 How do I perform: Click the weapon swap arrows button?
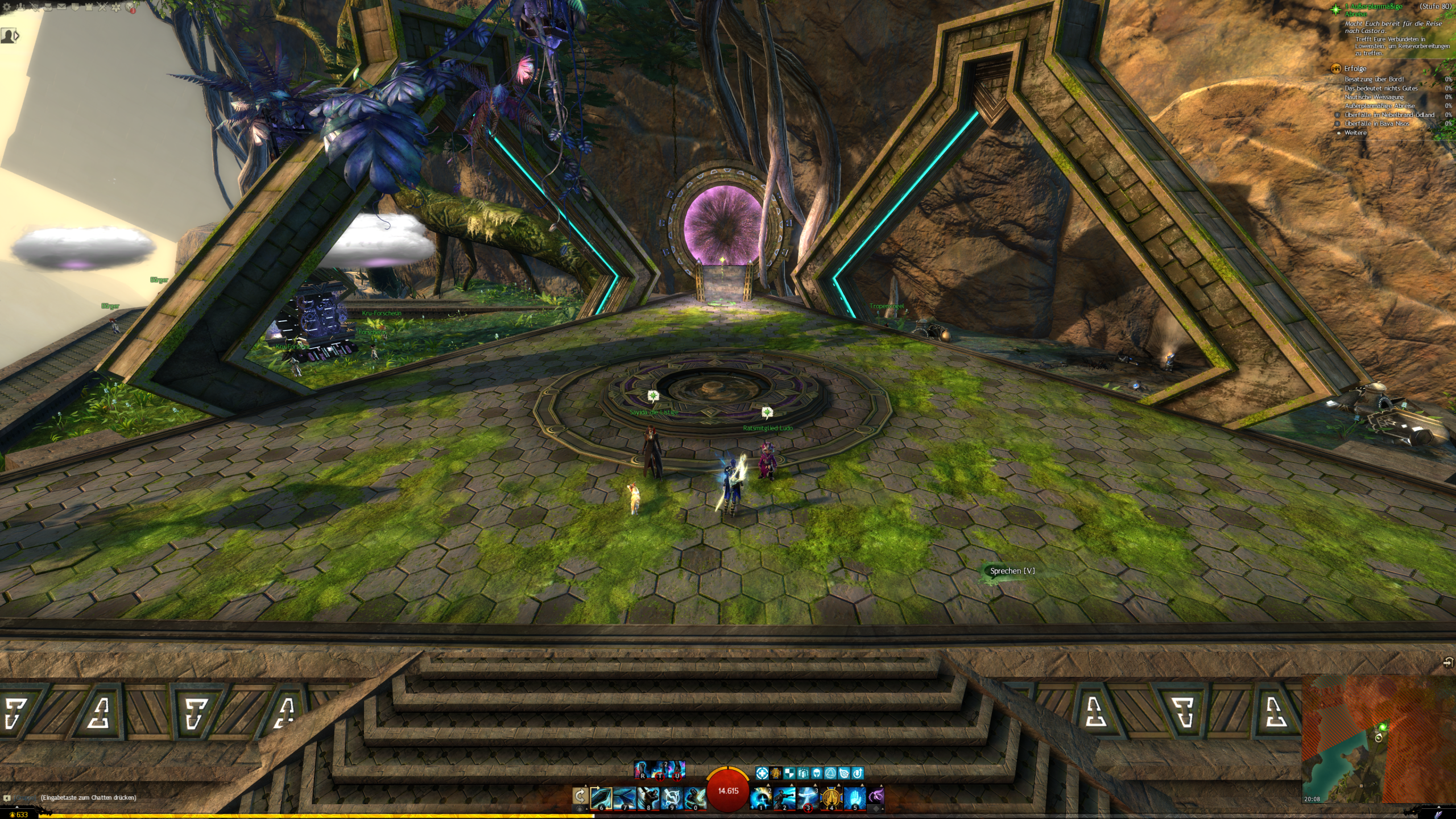[580, 796]
